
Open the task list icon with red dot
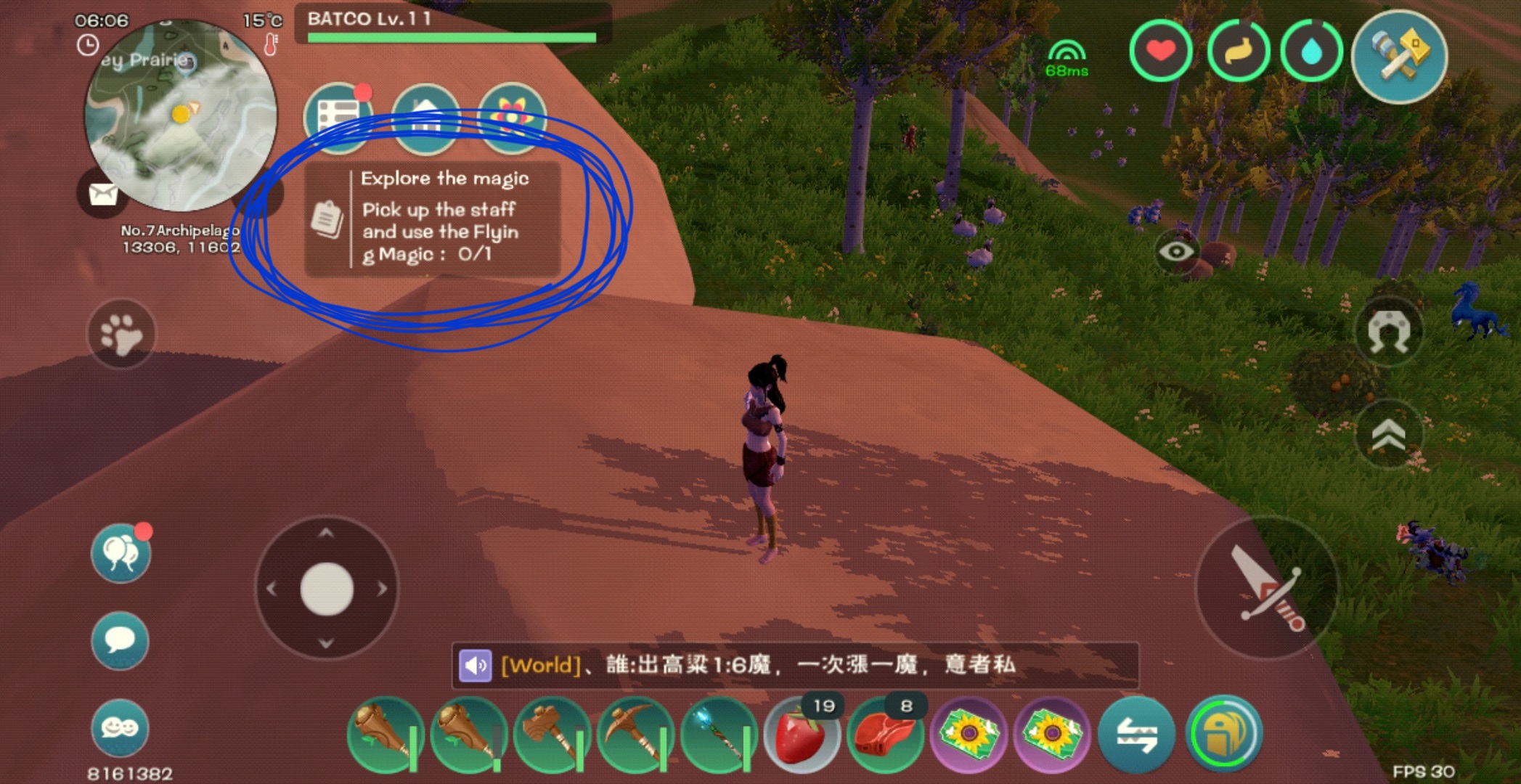338,116
